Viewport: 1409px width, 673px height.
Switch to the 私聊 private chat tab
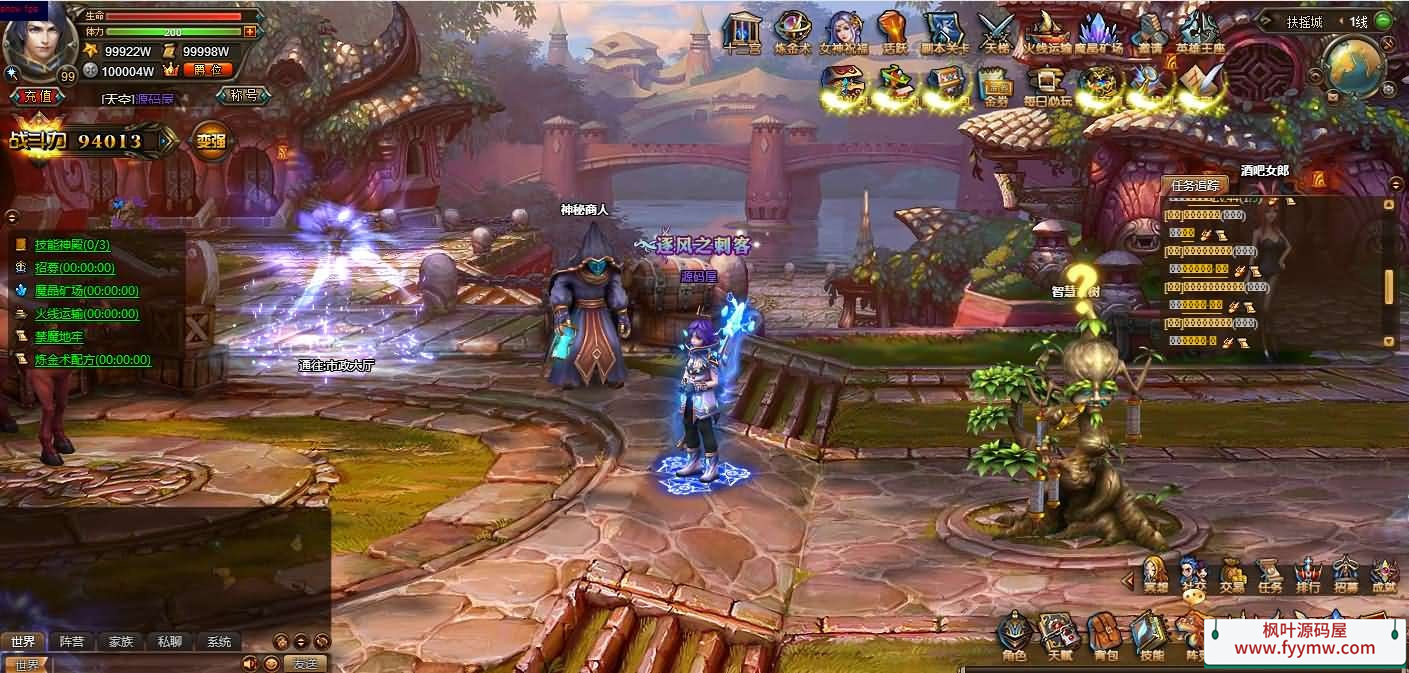pyautogui.click(x=169, y=642)
